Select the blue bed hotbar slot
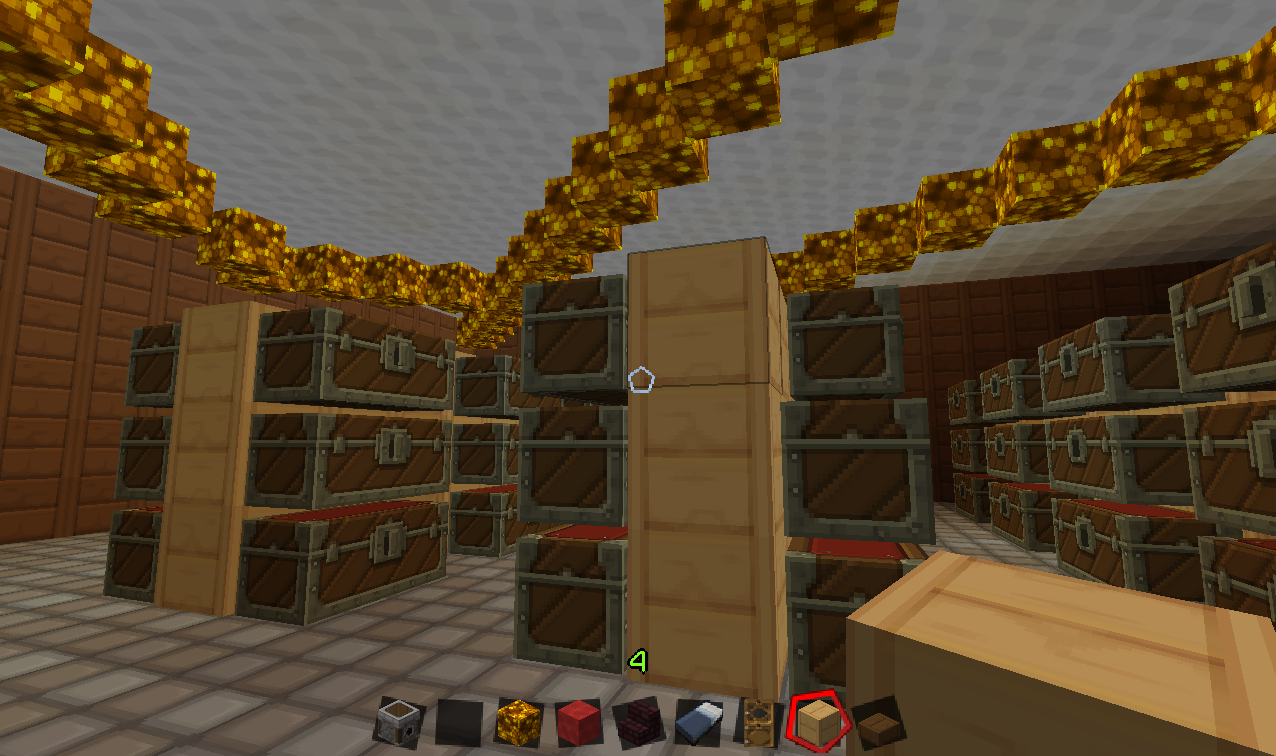 [x=699, y=722]
